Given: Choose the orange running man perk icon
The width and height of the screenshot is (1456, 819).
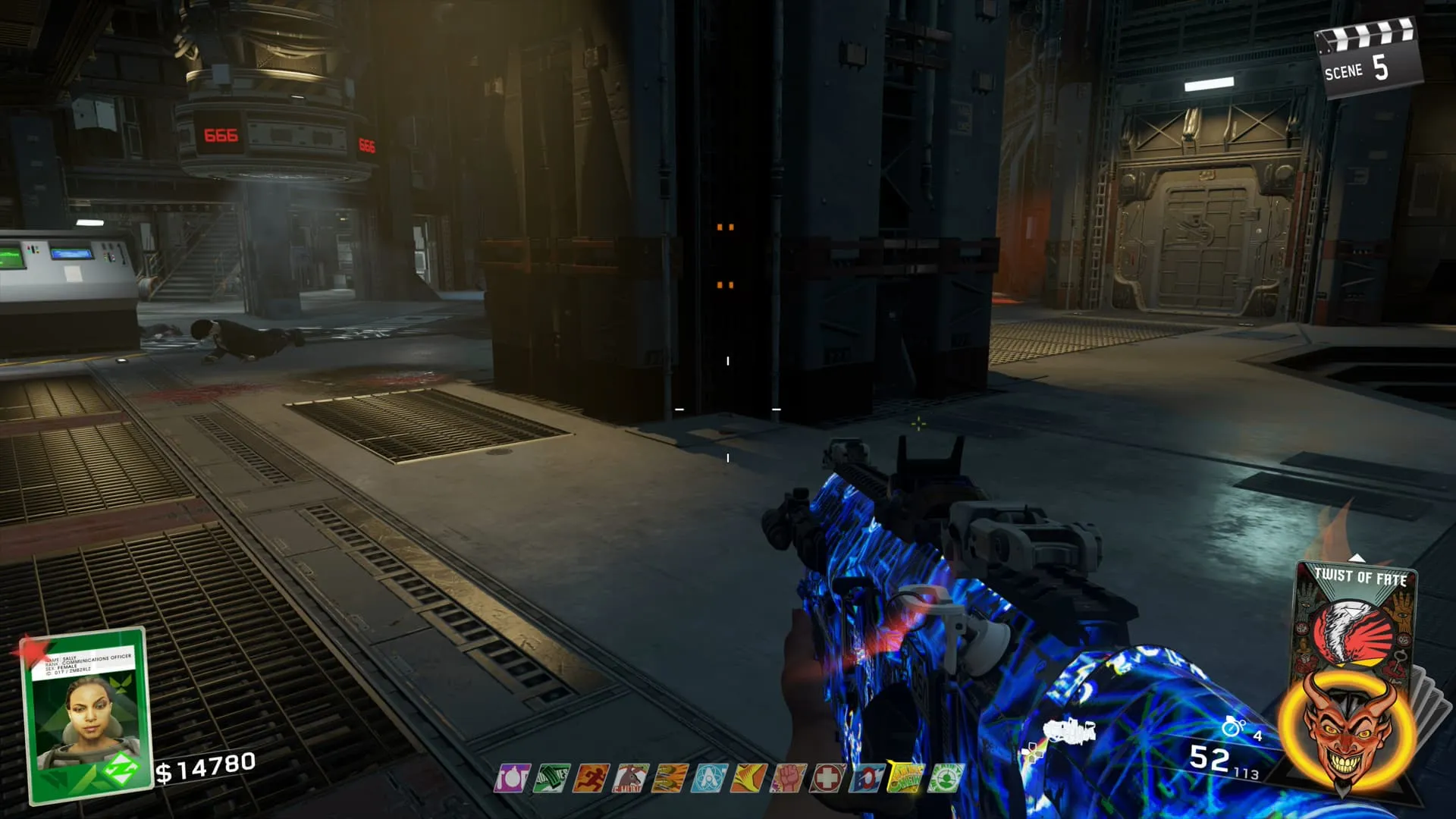Looking at the screenshot, I should point(591,778).
